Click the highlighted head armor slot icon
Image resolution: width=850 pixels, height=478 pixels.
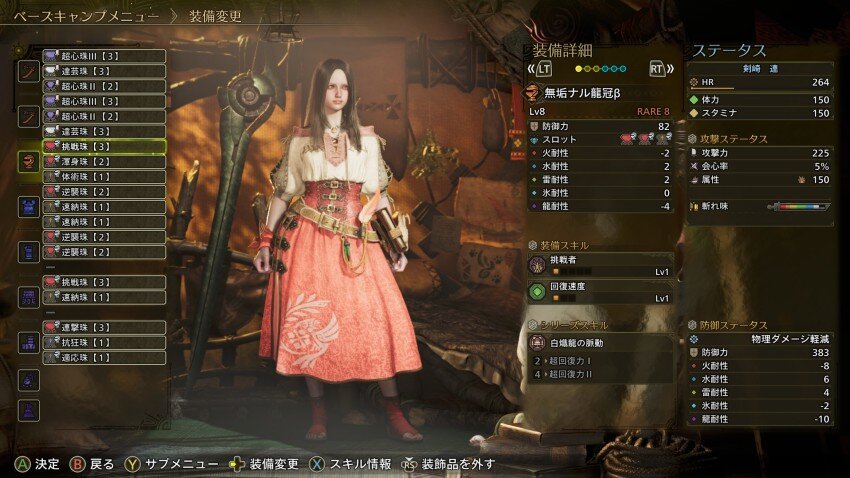[29, 161]
